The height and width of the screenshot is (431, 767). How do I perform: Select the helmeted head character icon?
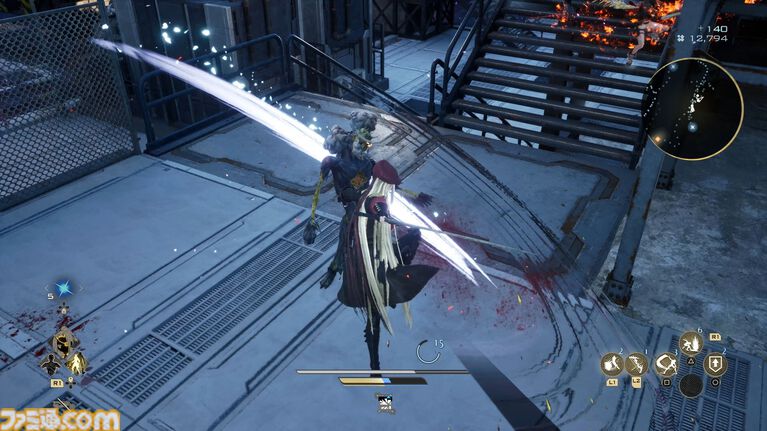[x=64, y=343]
